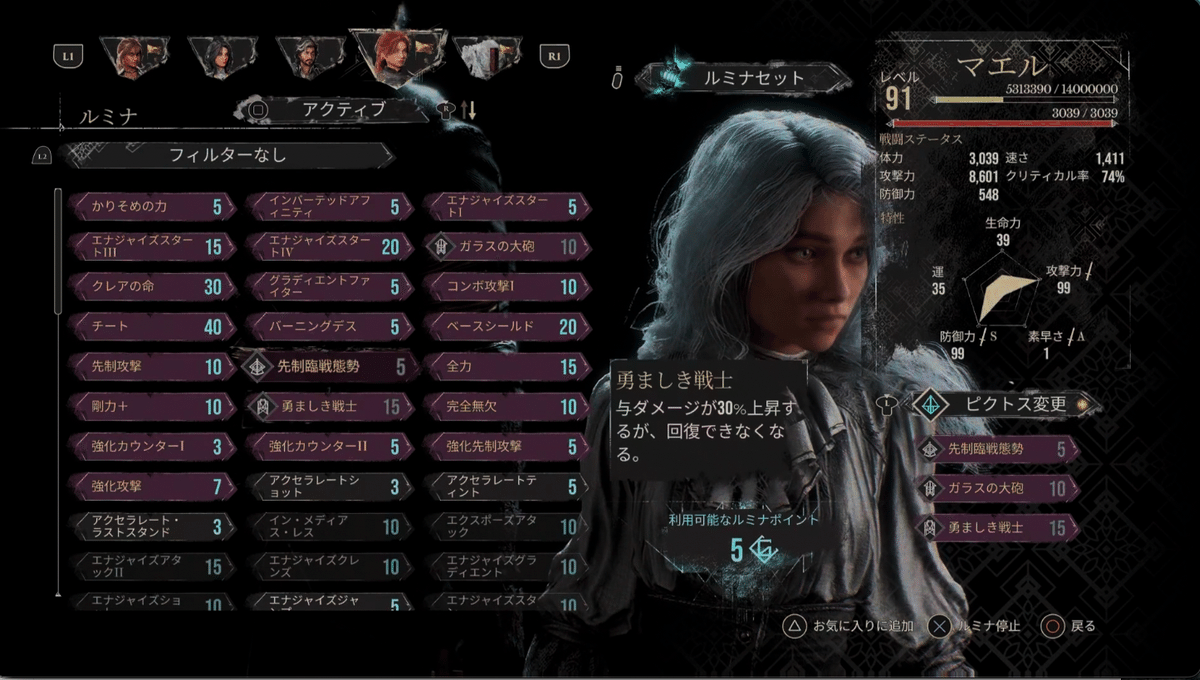Select the コンボ攻撃I lumina

point(502,287)
